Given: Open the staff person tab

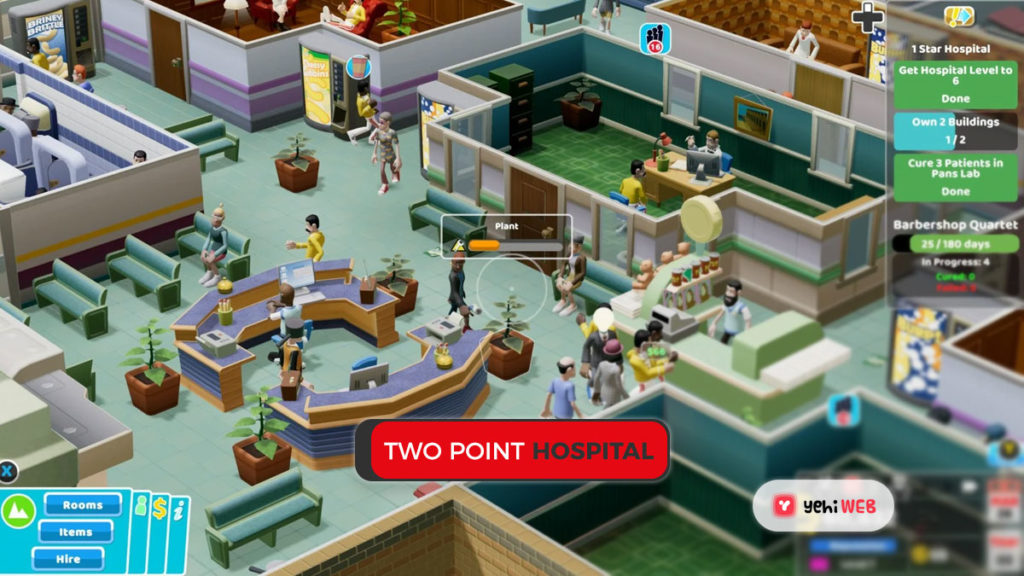Looking at the screenshot, I should pos(140,507).
